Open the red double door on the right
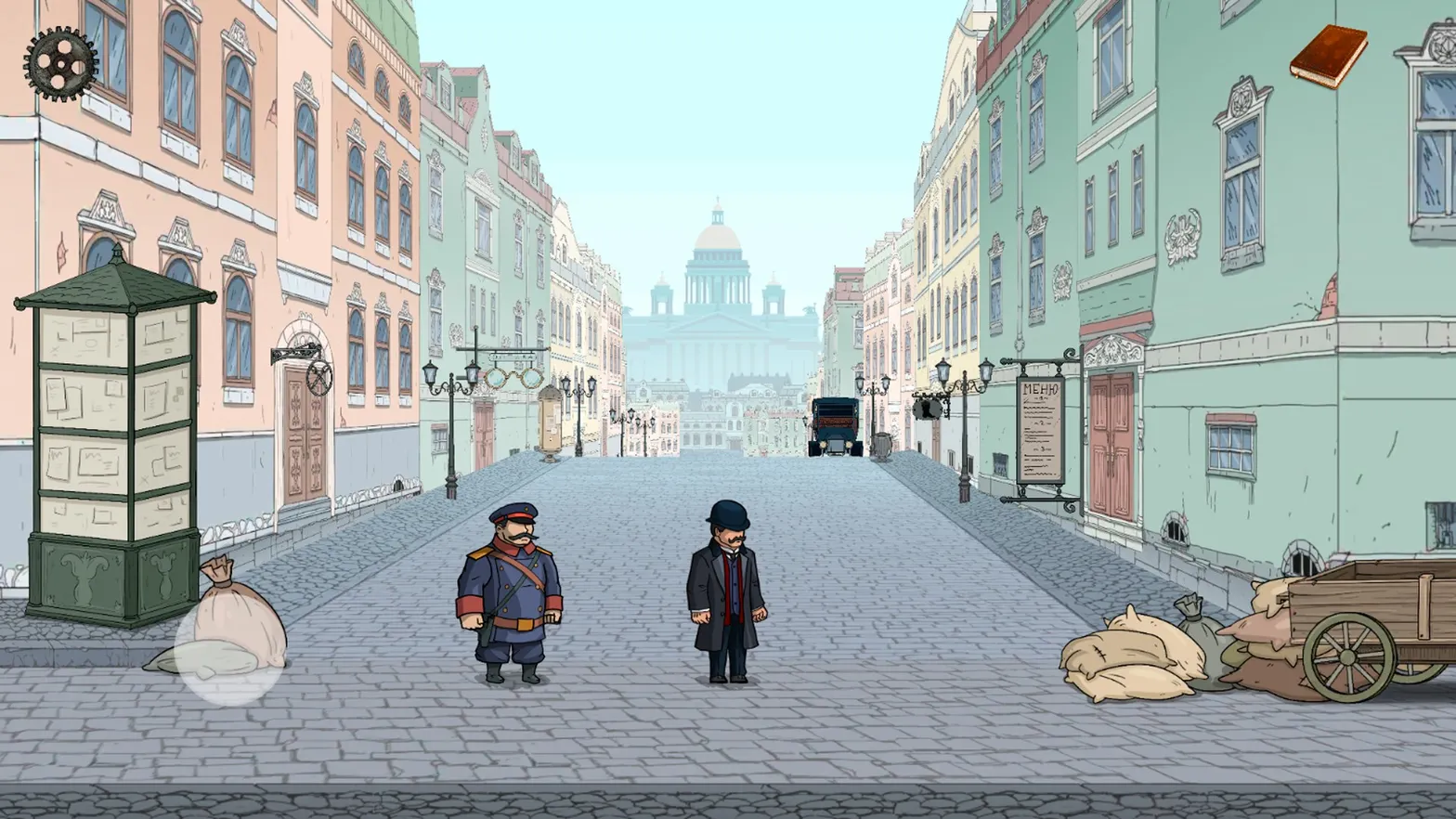 pos(1111,436)
